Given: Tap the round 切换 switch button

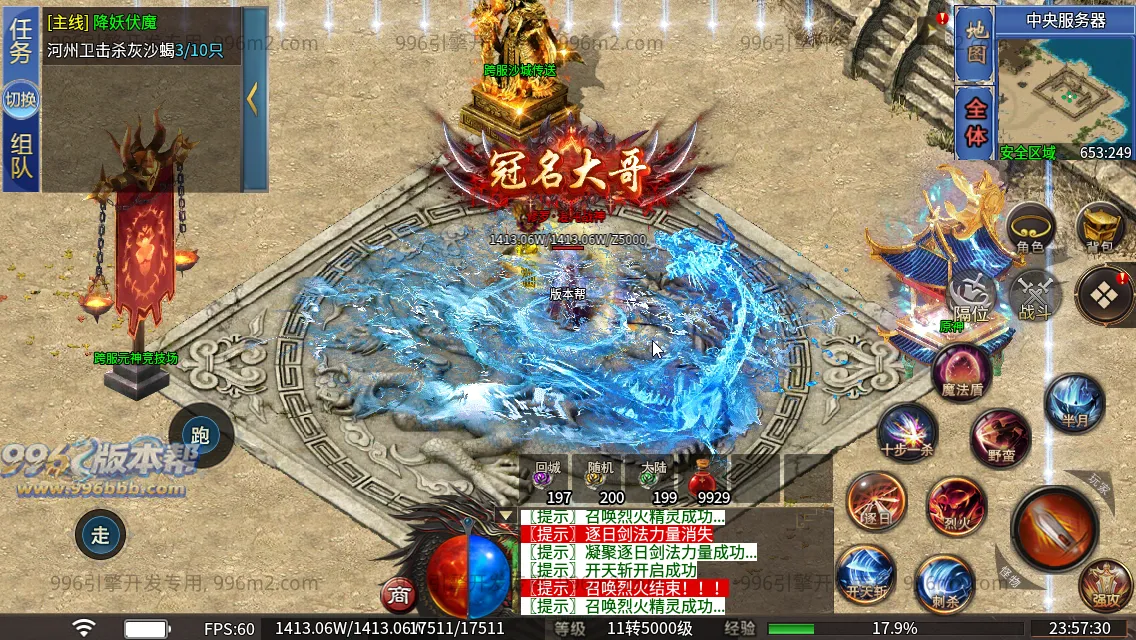Looking at the screenshot, I should point(21,99).
